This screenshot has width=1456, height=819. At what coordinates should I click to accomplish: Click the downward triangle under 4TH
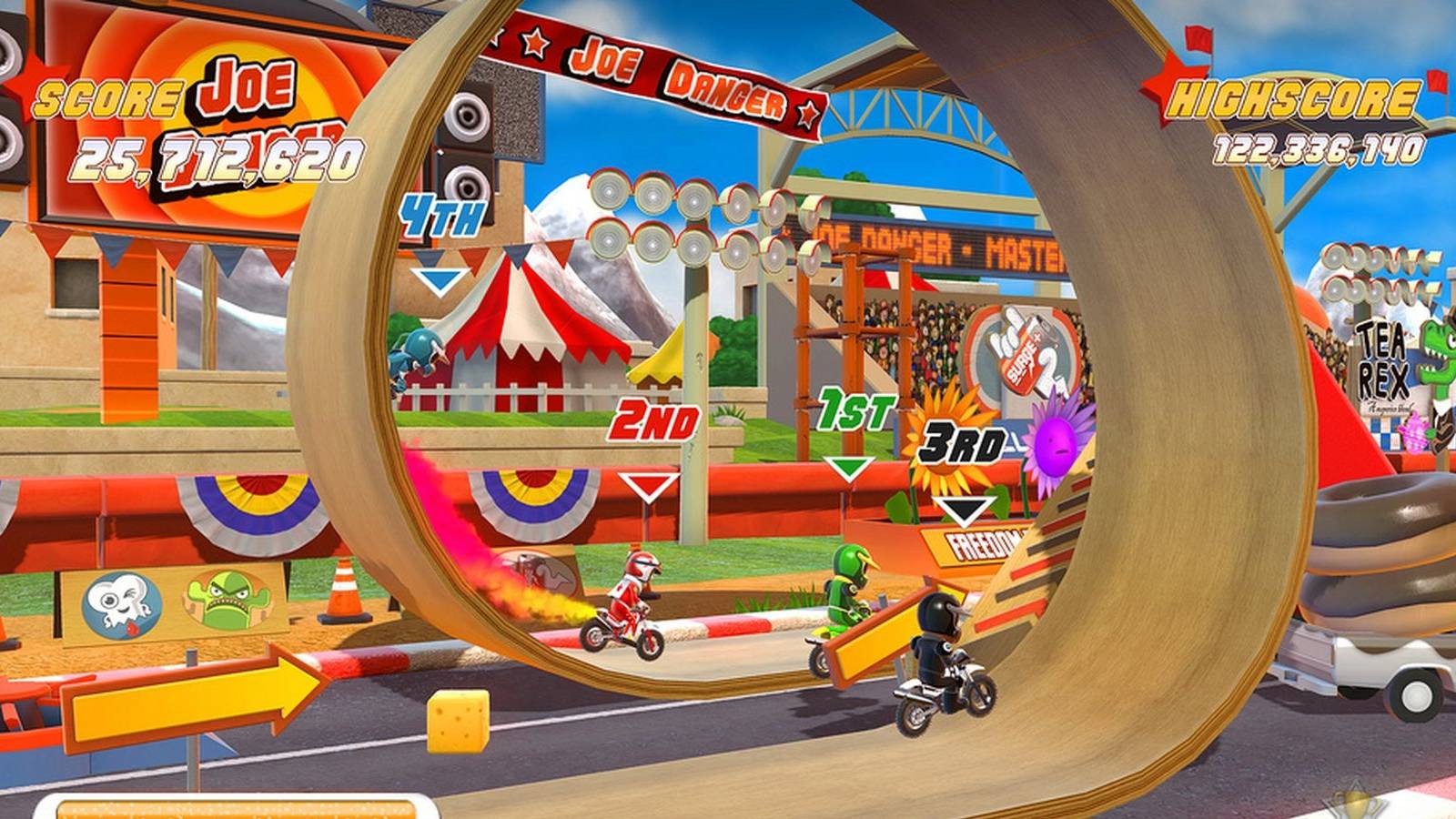click(x=441, y=278)
